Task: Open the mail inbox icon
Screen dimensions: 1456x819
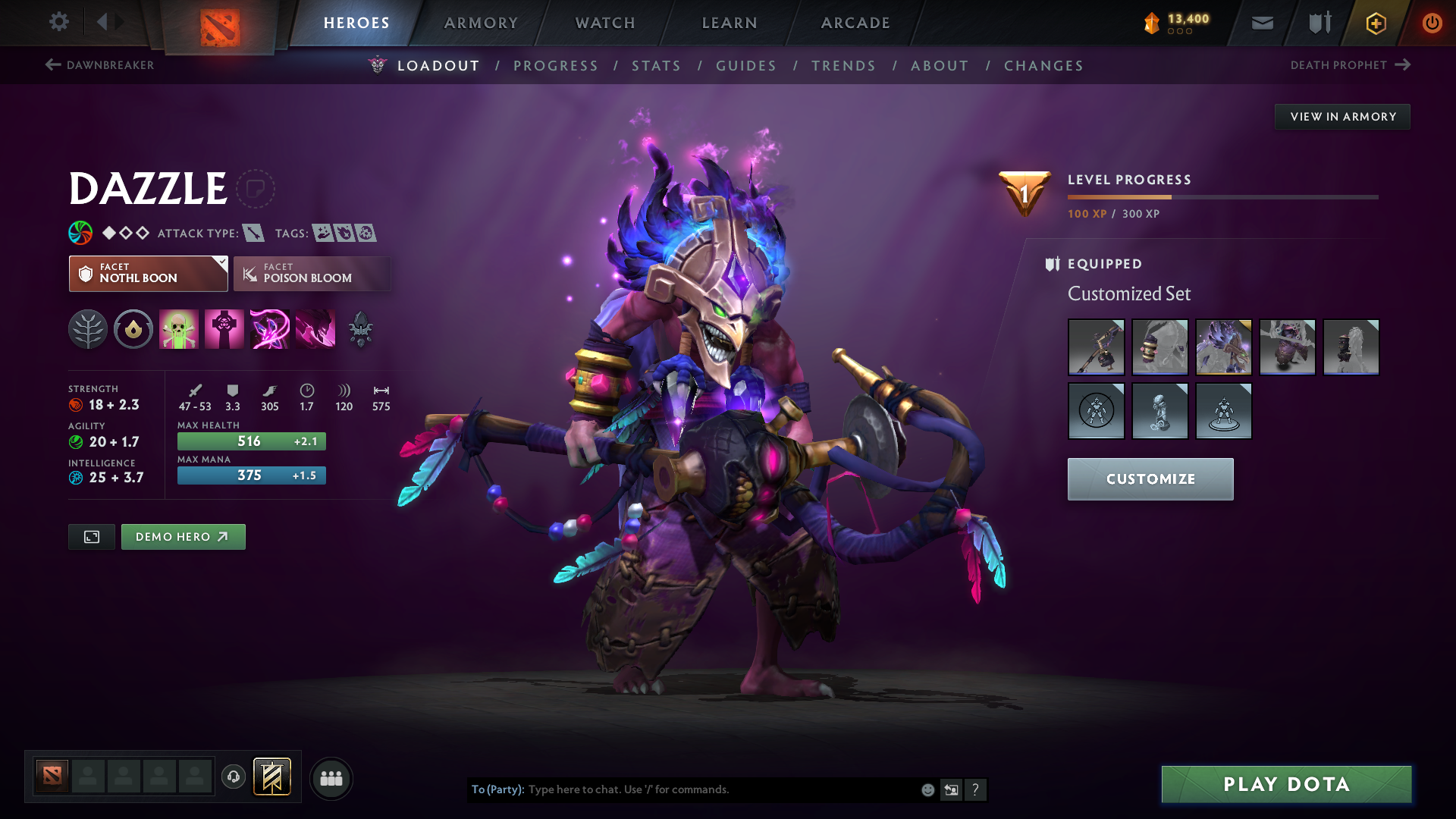Action: pyautogui.click(x=1262, y=23)
